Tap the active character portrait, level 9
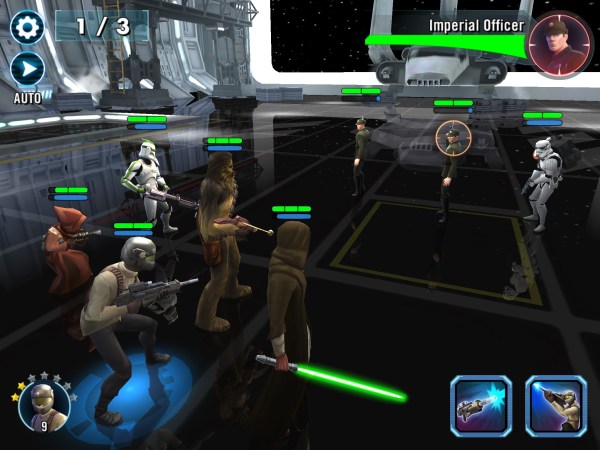The width and height of the screenshot is (600, 450). [x=44, y=403]
